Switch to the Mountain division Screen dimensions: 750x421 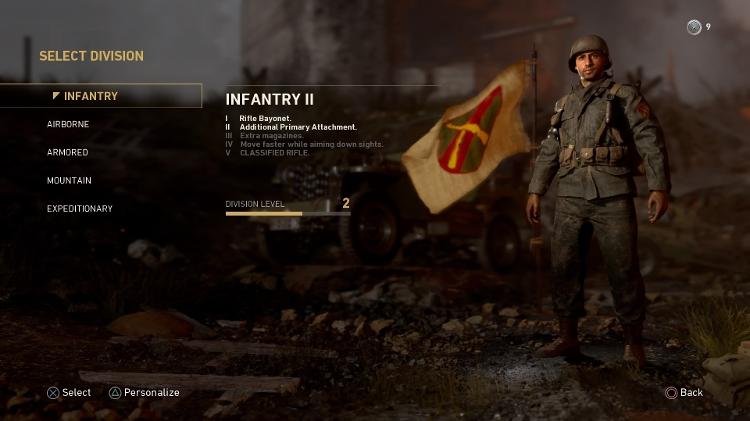[69, 180]
